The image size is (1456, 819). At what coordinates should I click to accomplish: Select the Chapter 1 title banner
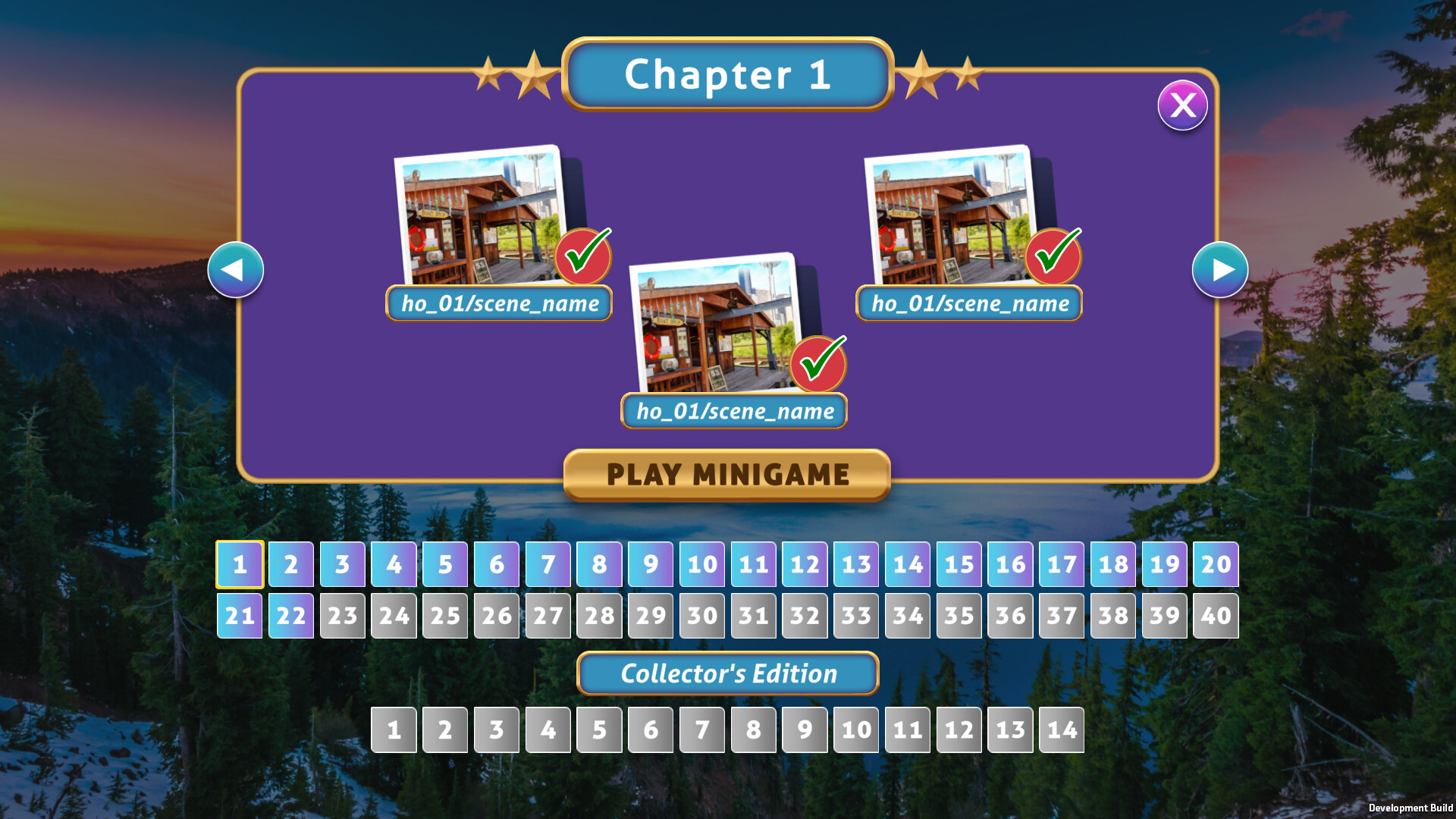pyautogui.click(x=726, y=75)
